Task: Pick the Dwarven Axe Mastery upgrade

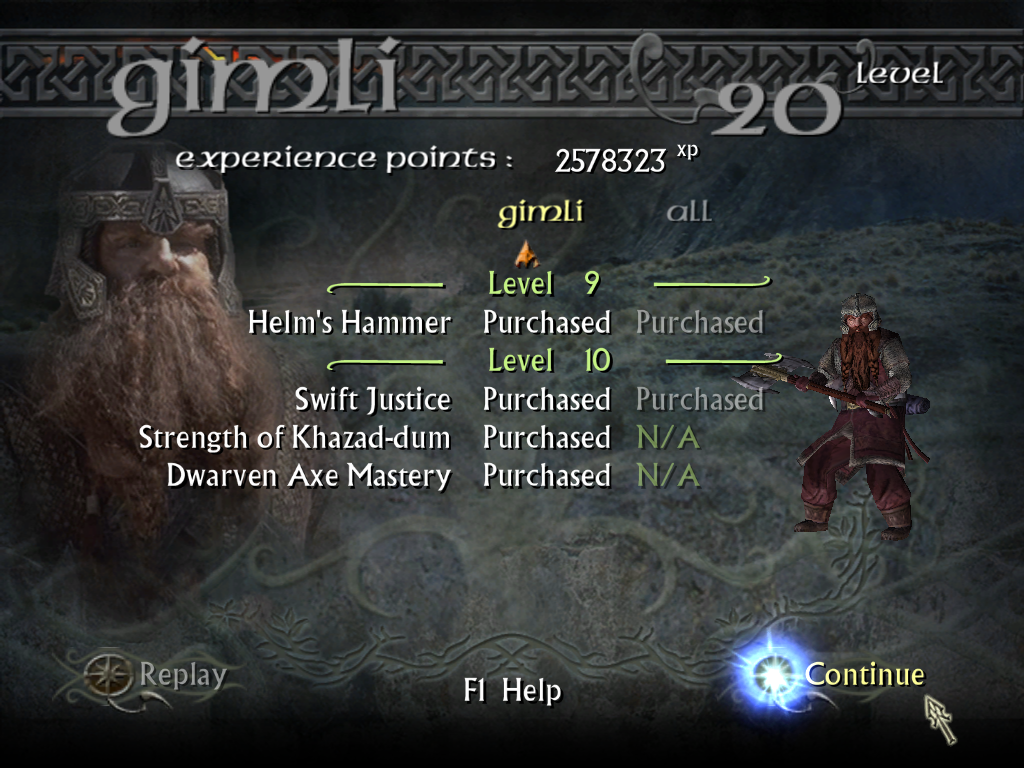Action: pyautogui.click(x=309, y=476)
